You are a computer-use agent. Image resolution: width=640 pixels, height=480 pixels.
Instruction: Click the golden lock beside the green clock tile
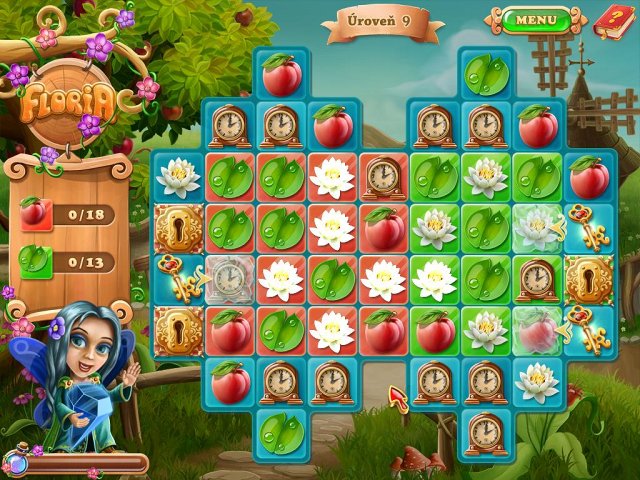587,280
